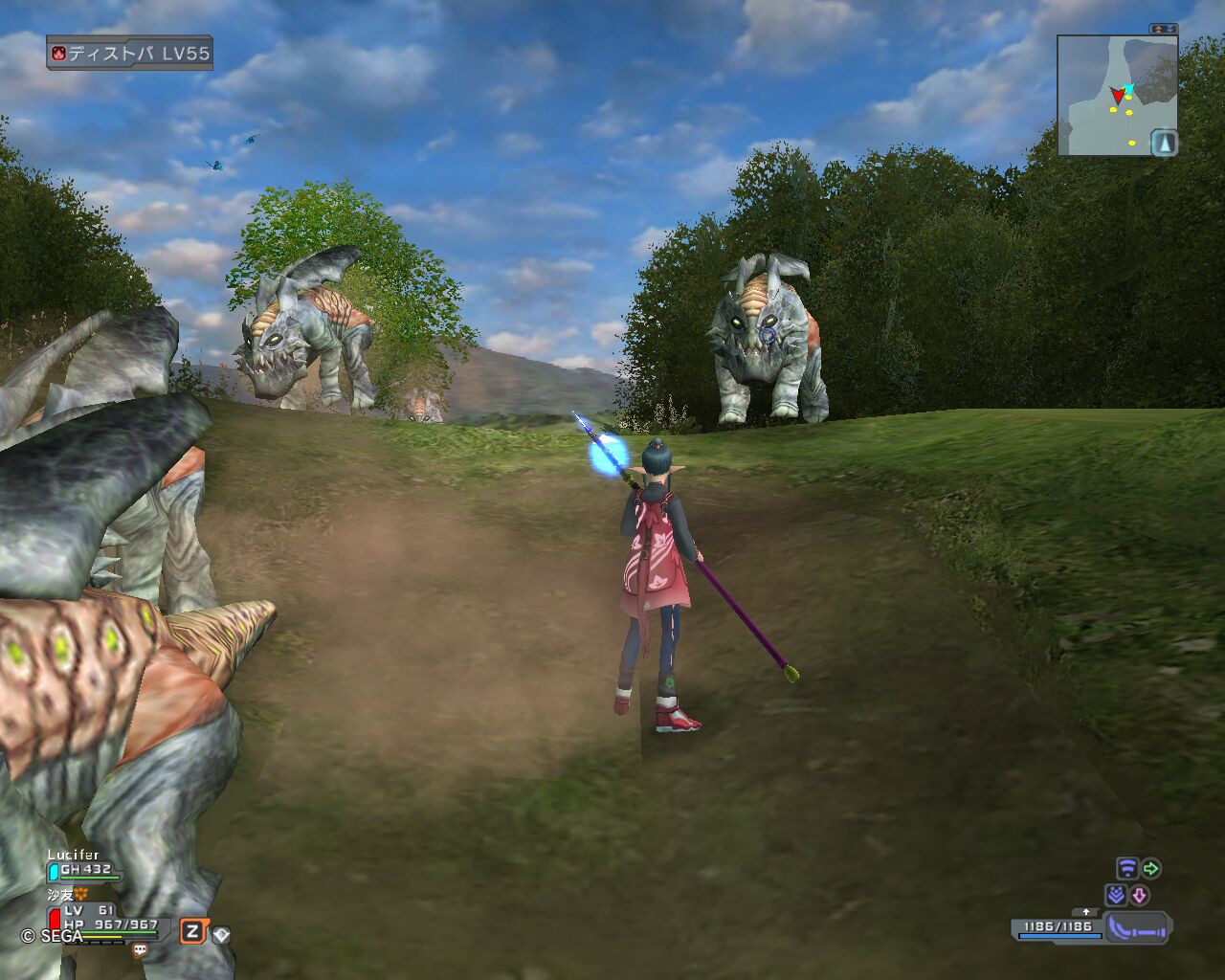
Task: Select party member Lucifer's status panel
Action: tap(86, 864)
